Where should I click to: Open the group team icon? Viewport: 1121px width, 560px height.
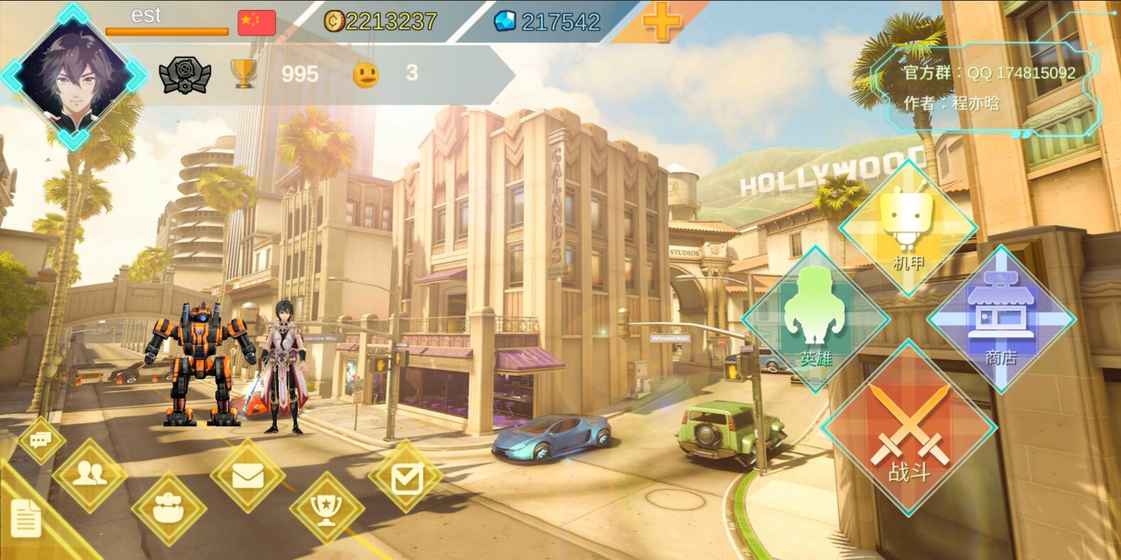tap(168, 508)
